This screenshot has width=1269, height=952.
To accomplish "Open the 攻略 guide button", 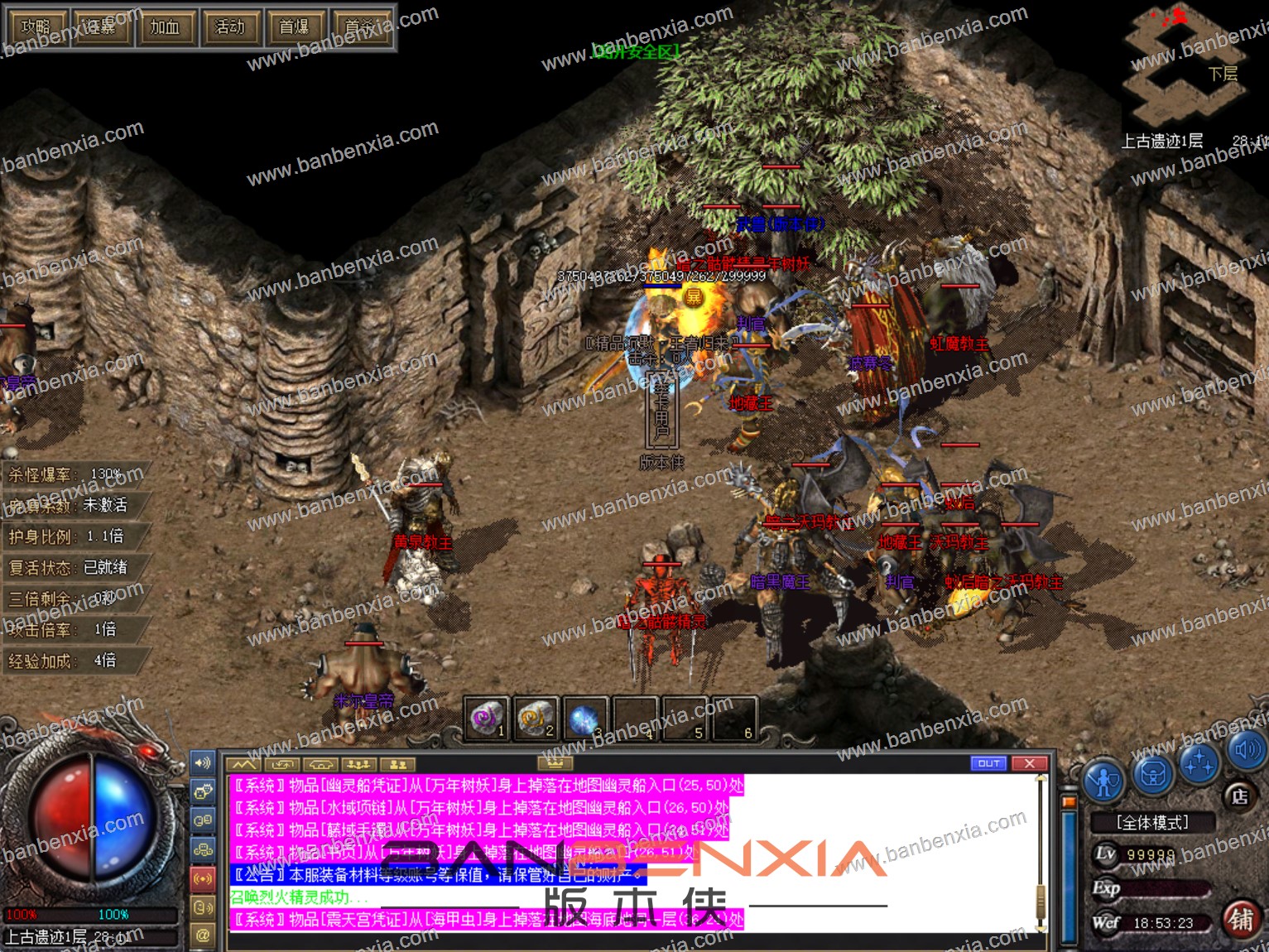I will pyautogui.click(x=36, y=27).
